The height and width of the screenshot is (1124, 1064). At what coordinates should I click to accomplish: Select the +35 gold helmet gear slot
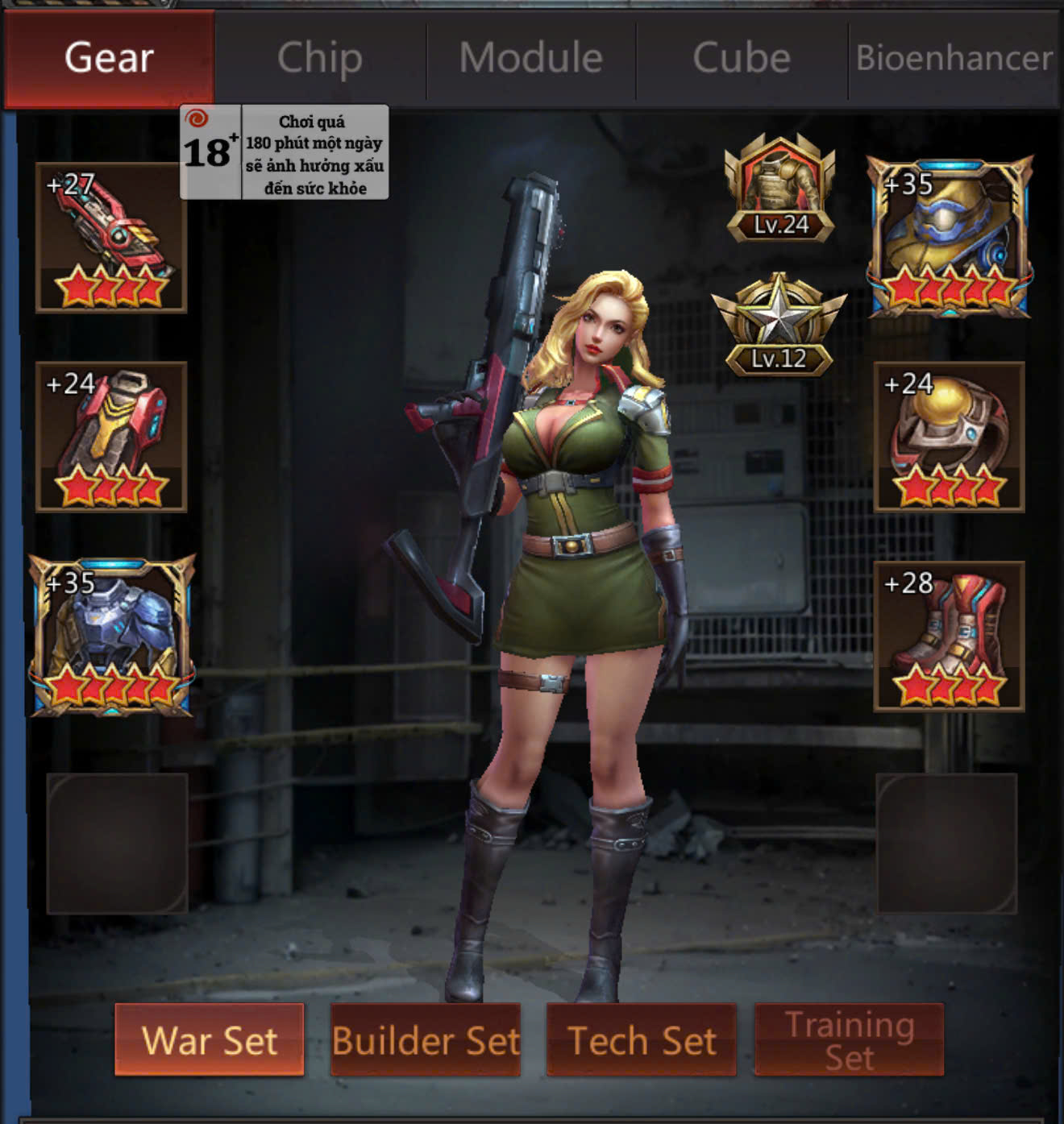(x=949, y=238)
